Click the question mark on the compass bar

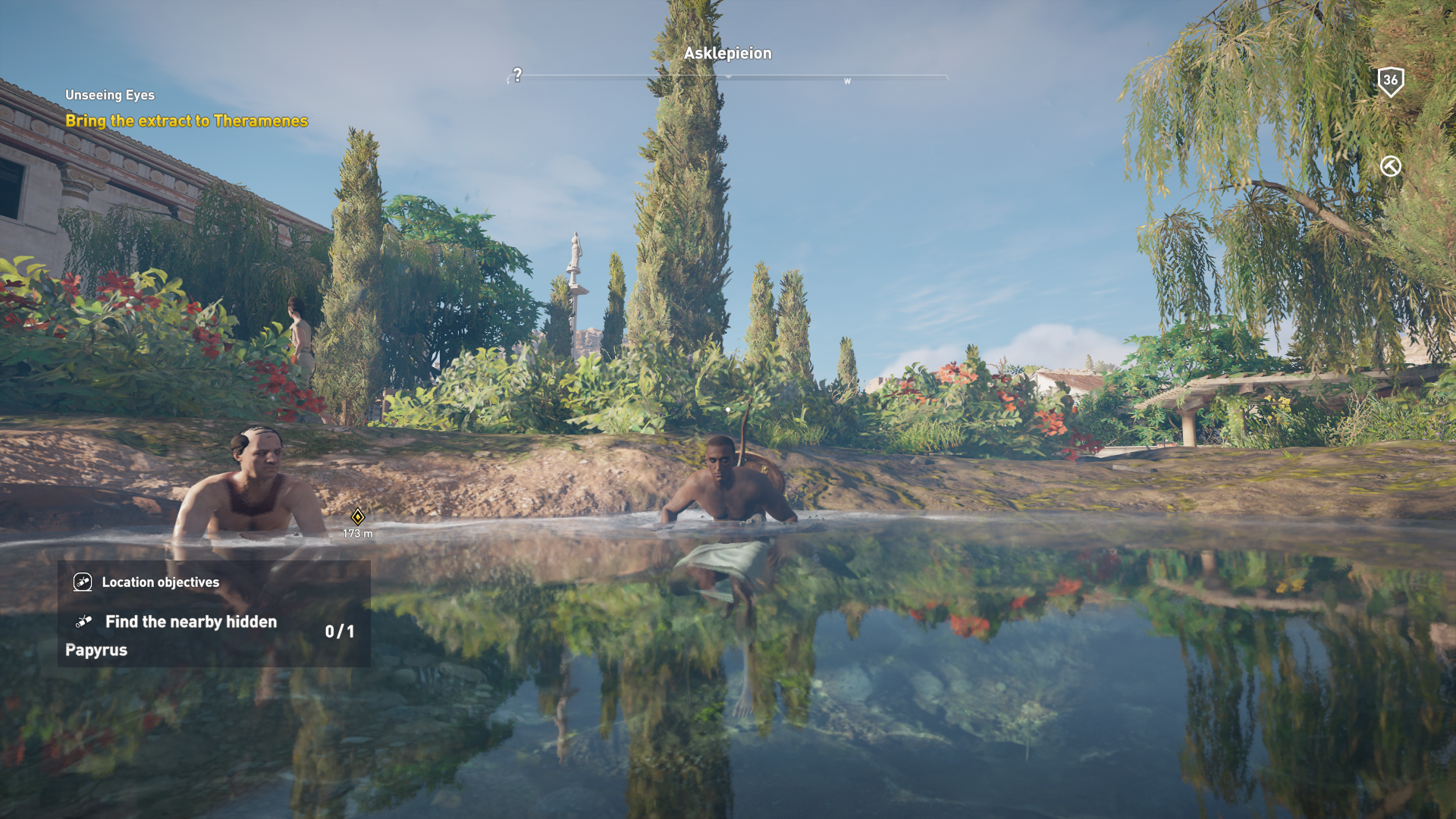517,75
